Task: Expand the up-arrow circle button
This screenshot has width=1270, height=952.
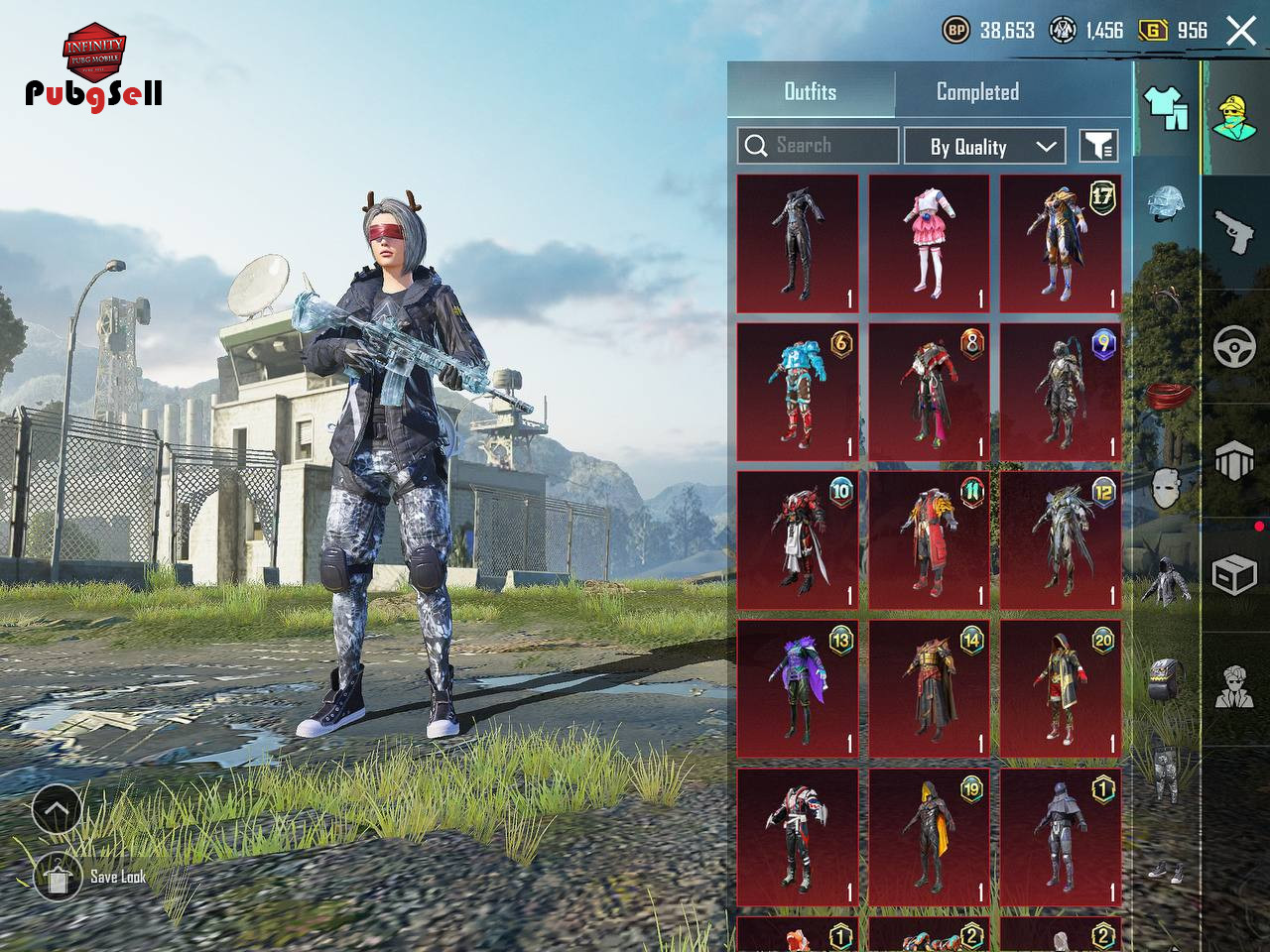Action: point(57,811)
